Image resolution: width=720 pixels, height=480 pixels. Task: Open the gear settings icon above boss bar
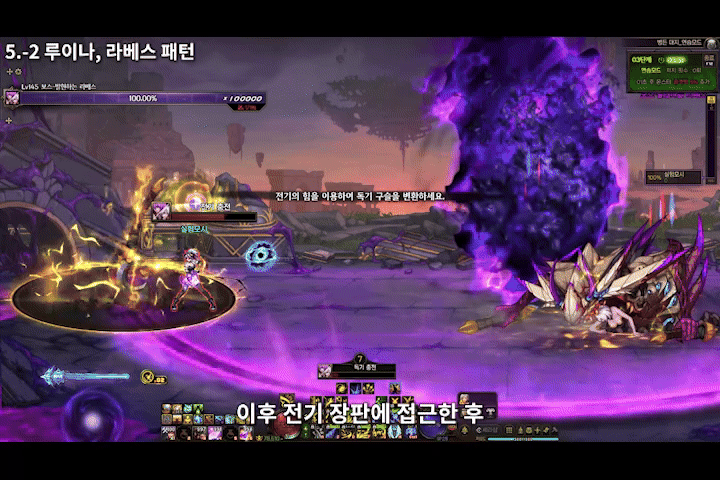17,72
